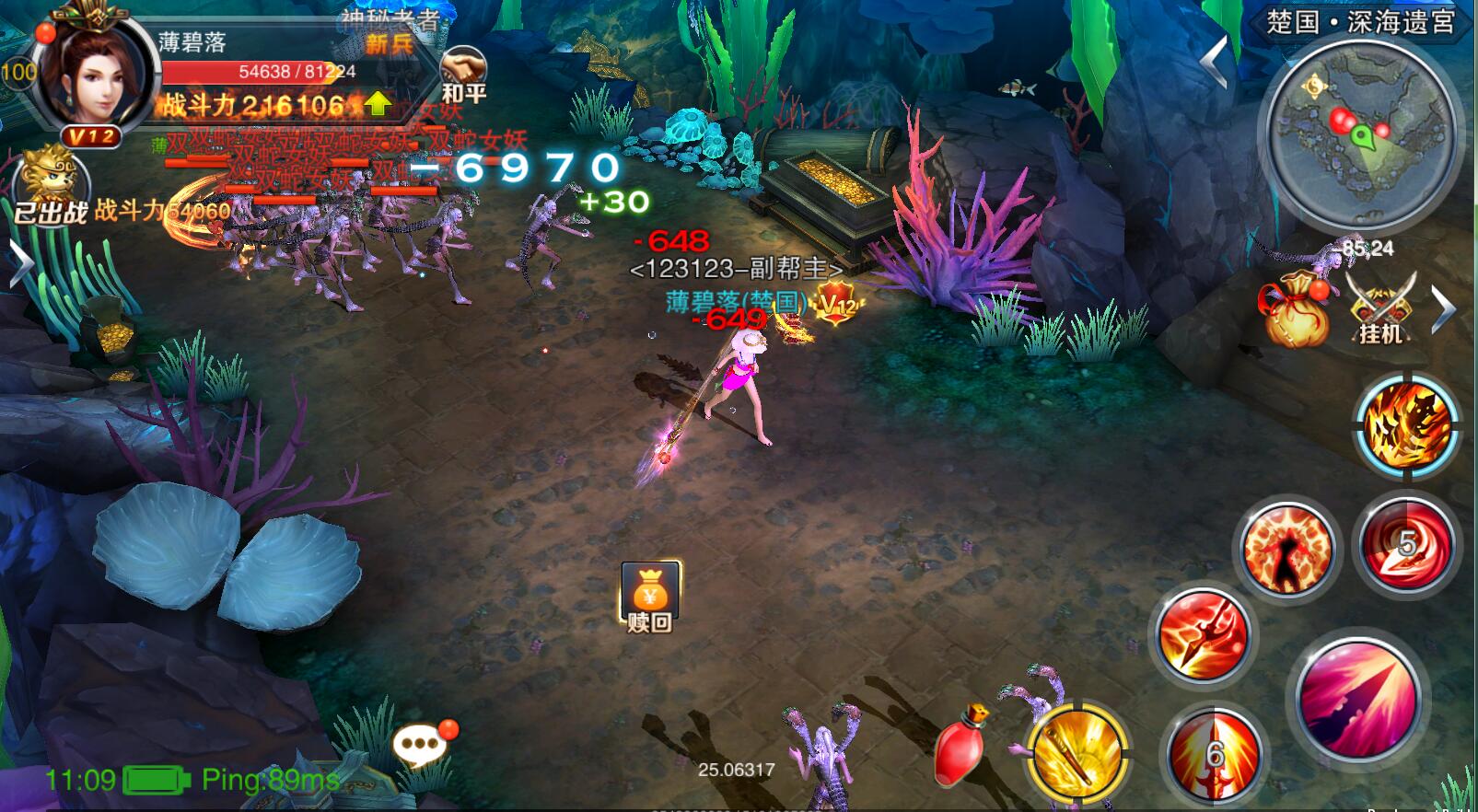Open the circular minimap
The image size is (1478, 812).
pyautogui.click(x=1361, y=134)
